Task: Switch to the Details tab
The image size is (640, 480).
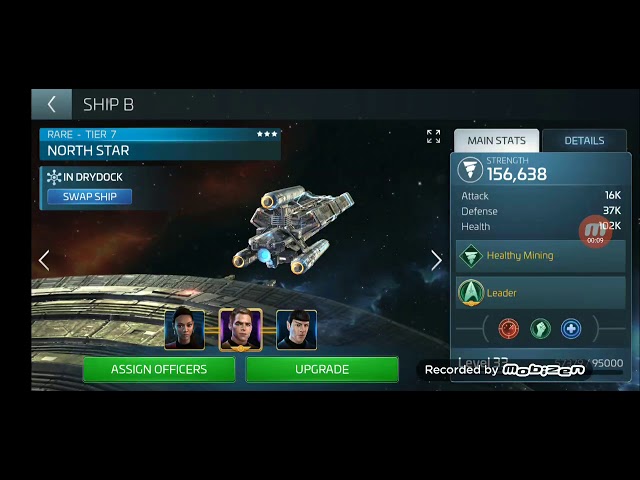Action: (584, 141)
